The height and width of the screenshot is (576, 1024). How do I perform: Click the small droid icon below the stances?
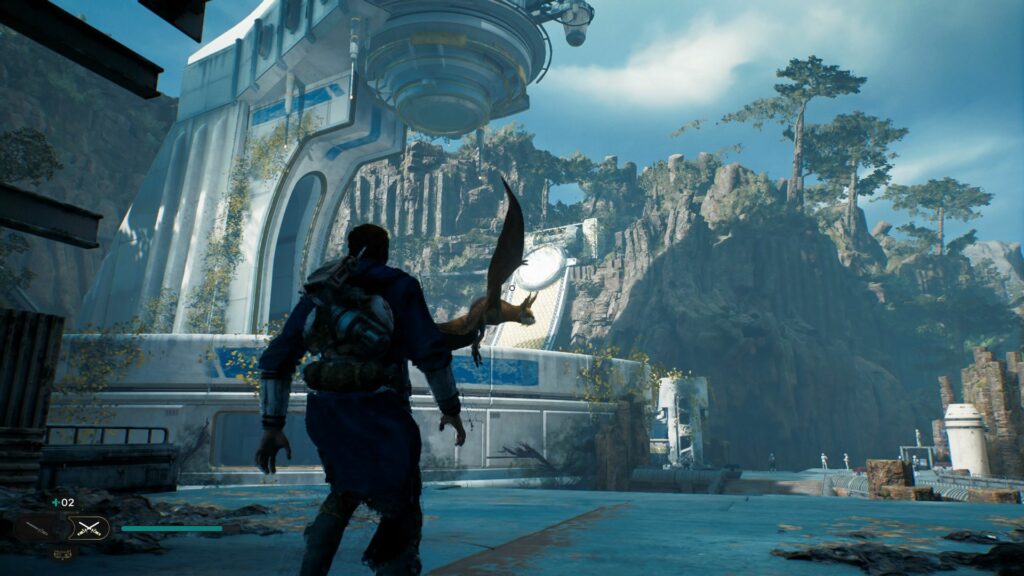[x=61, y=552]
